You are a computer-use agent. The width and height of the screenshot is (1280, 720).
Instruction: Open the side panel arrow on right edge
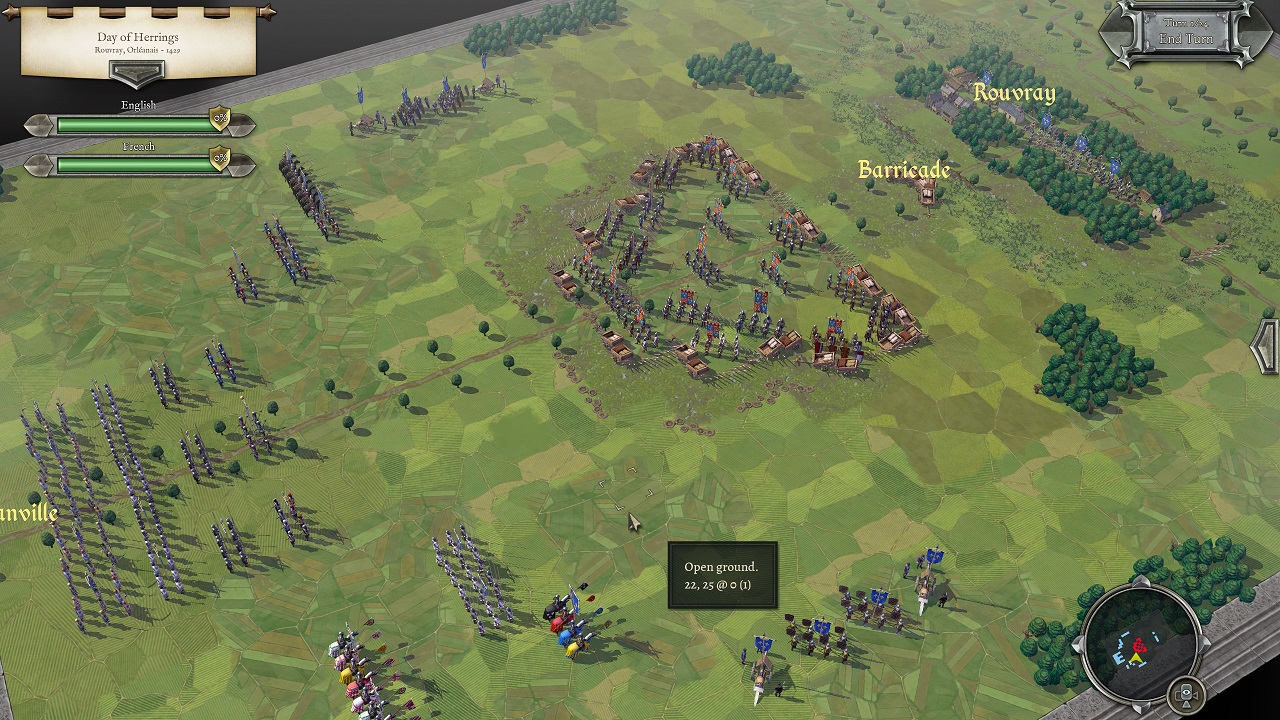(1267, 348)
